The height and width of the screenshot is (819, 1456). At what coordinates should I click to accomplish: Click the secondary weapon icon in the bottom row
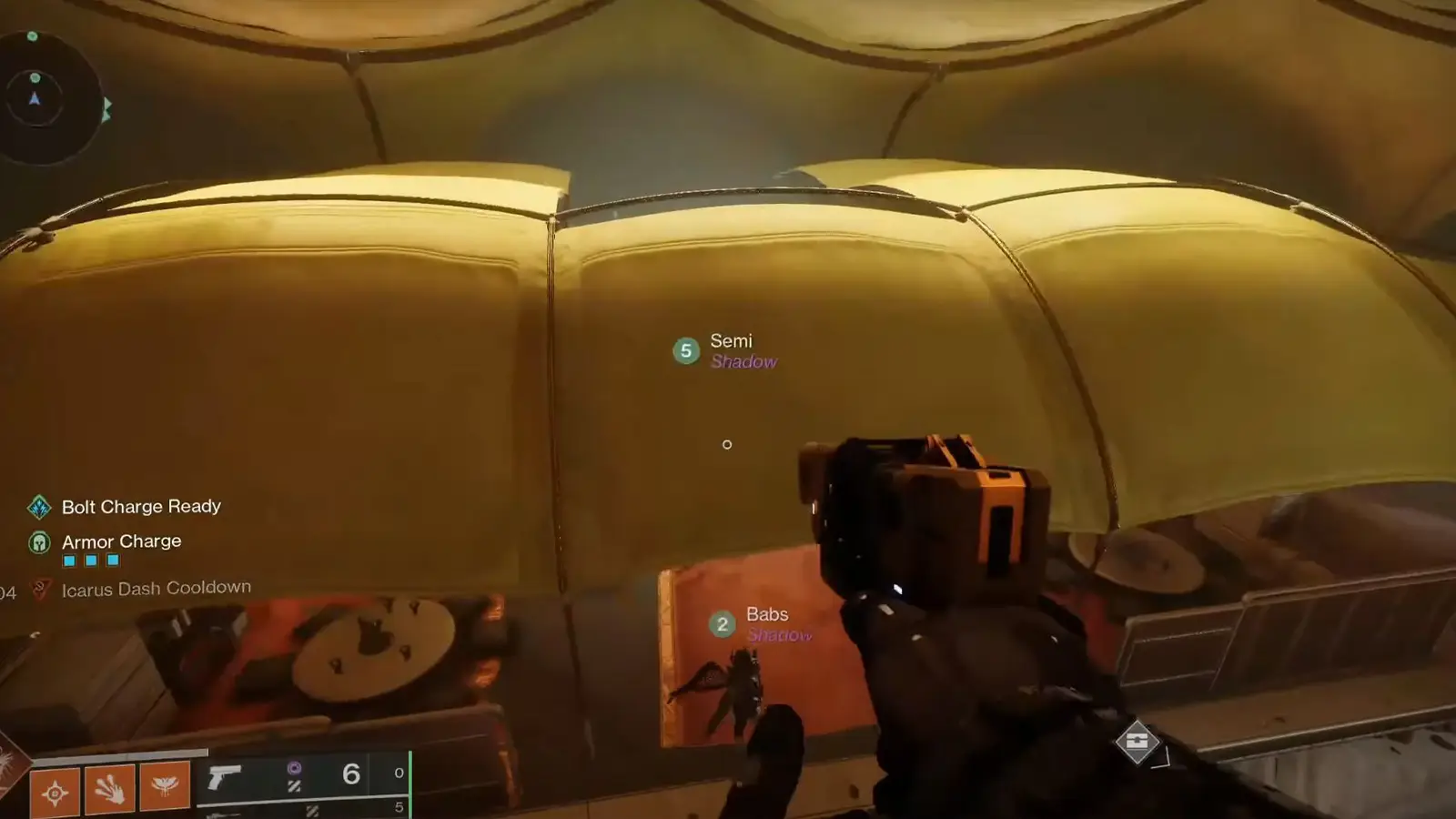[x=226, y=812]
